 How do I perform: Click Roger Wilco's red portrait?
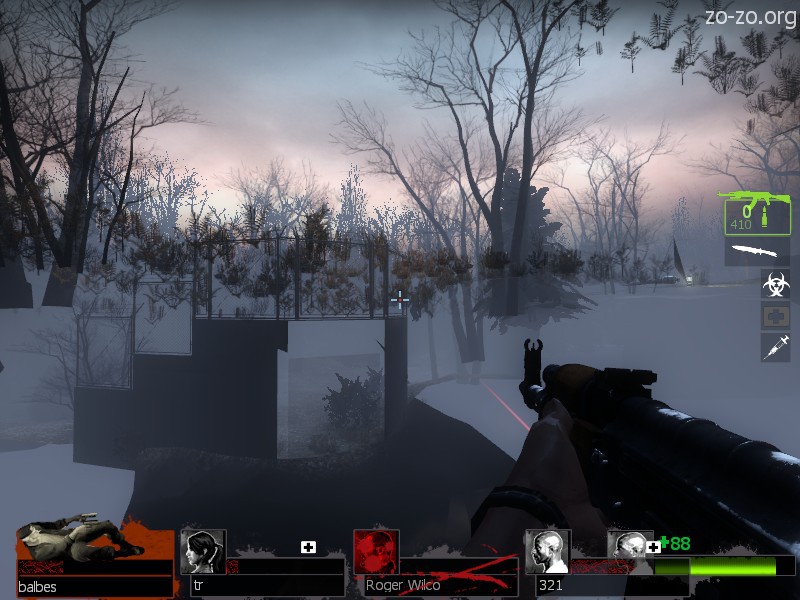[x=376, y=552]
